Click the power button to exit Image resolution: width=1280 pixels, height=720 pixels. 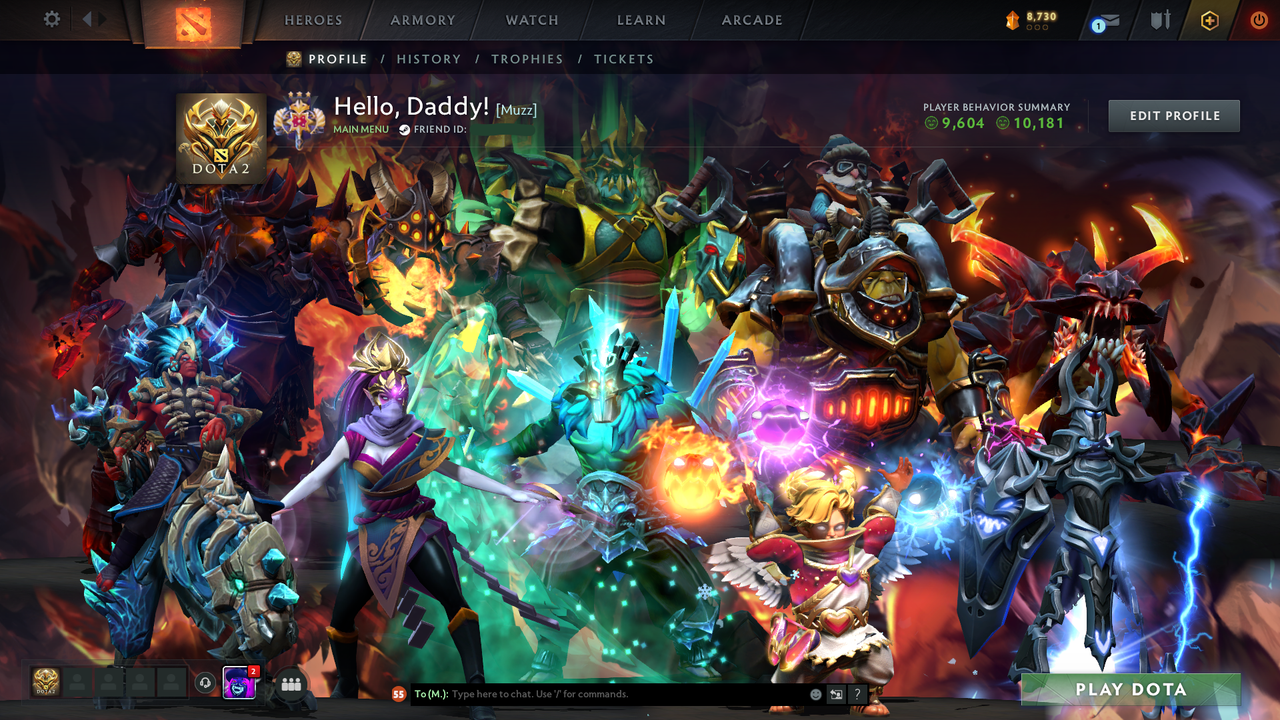pos(1259,18)
